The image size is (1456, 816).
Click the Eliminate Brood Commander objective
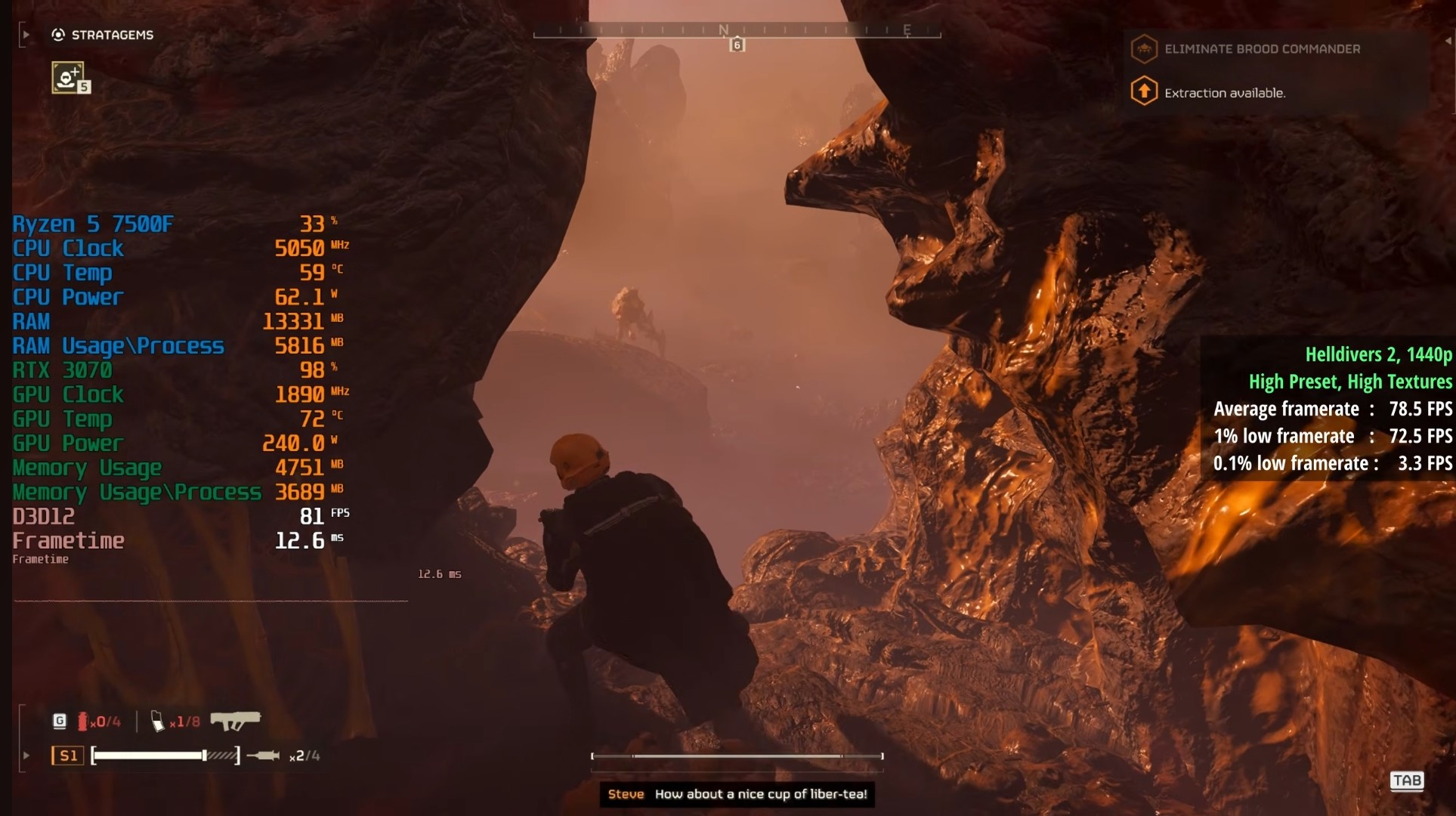tap(1262, 49)
